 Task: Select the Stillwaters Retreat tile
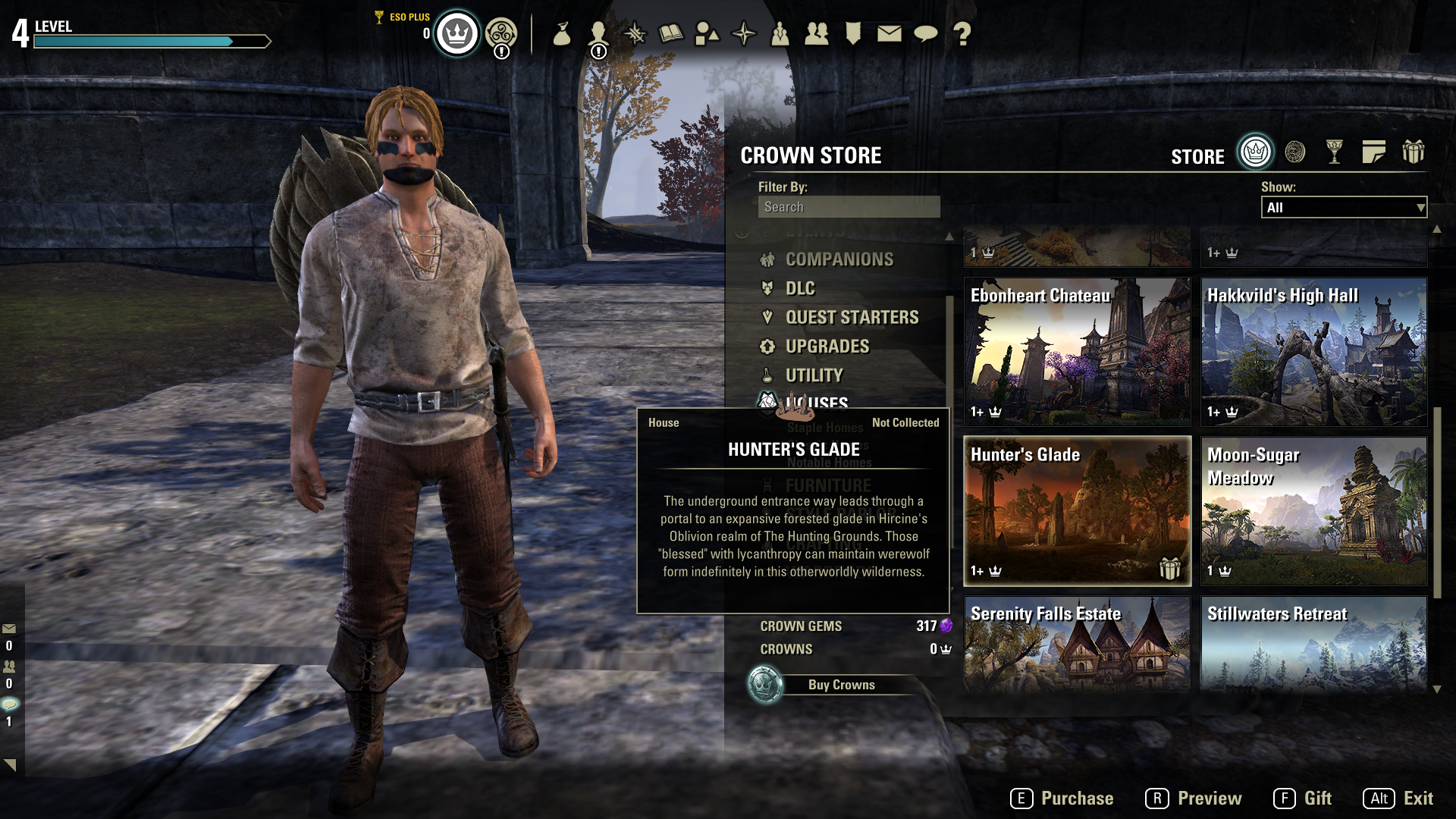click(1313, 643)
